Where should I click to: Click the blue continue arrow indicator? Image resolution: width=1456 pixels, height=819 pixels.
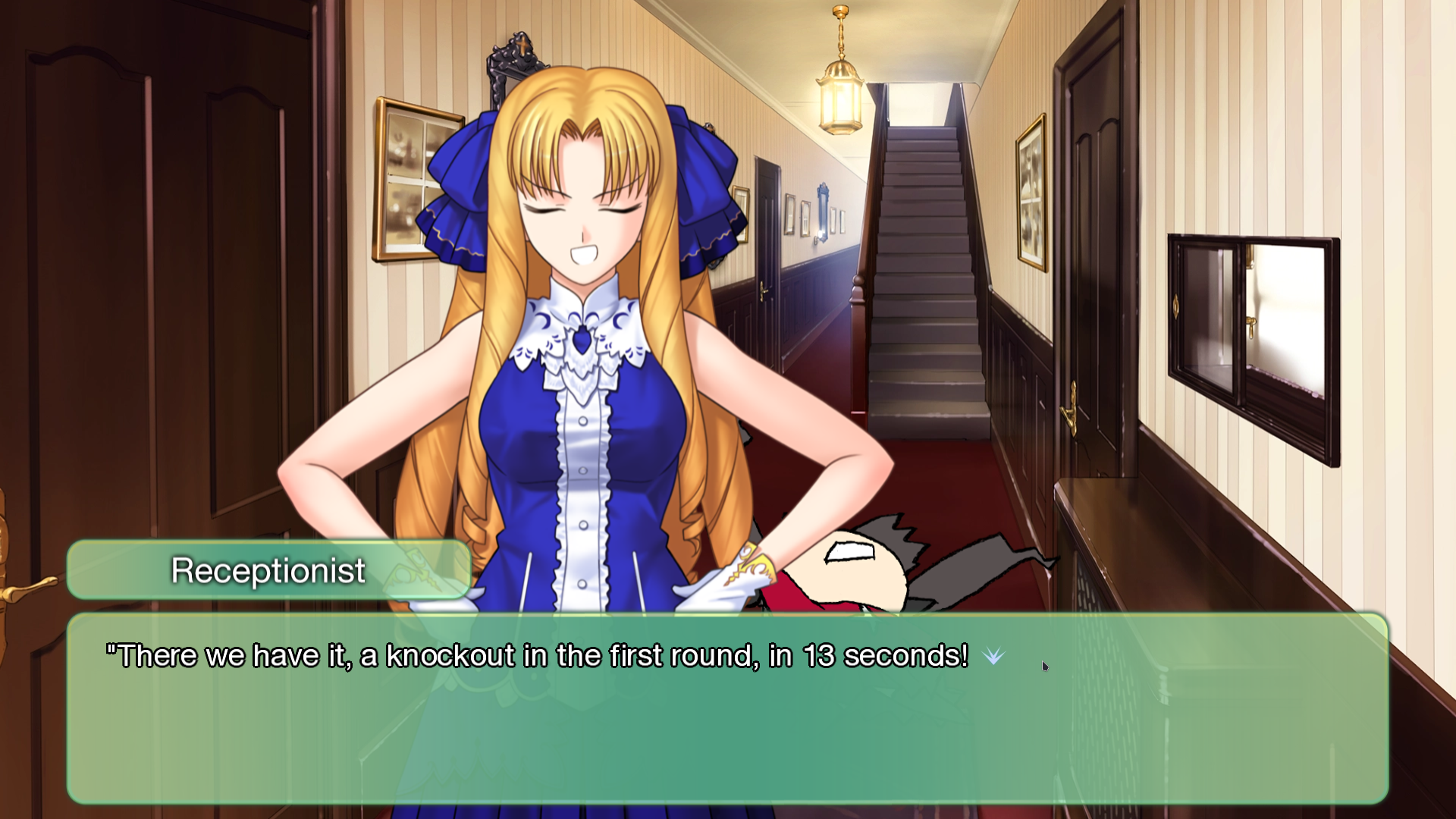tap(993, 656)
